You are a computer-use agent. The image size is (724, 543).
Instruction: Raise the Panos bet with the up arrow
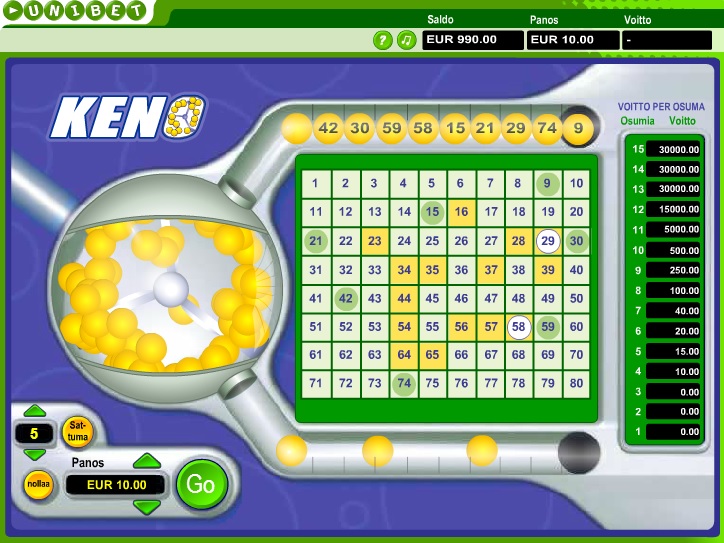[147, 461]
